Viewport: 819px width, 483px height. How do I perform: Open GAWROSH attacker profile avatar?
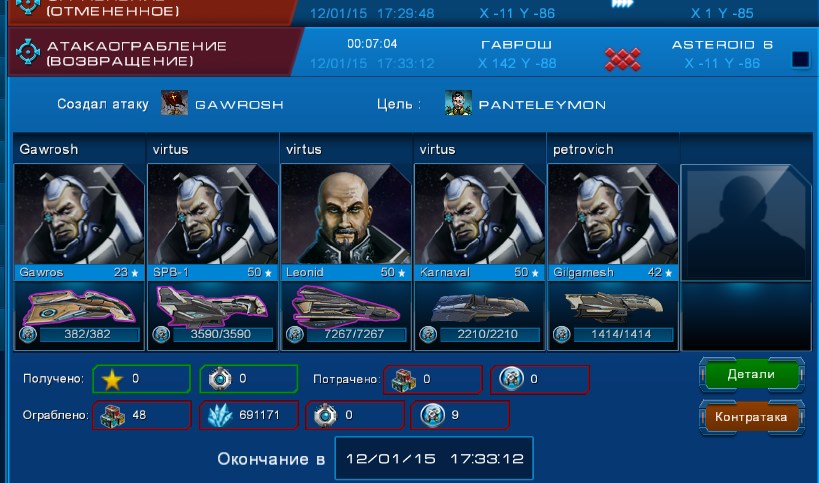pyautogui.click(x=174, y=103)
